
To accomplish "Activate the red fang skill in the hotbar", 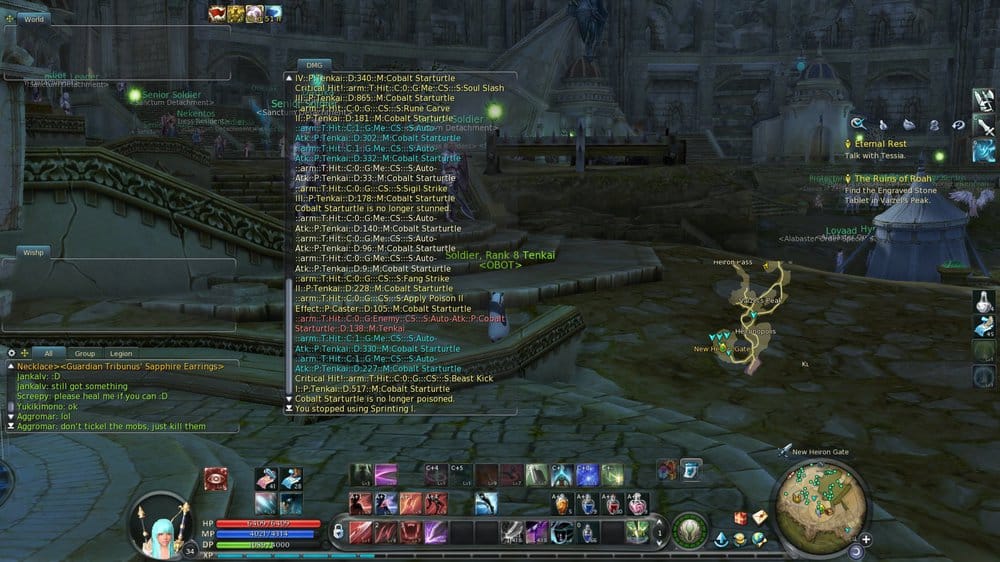I will pos(410,531).
